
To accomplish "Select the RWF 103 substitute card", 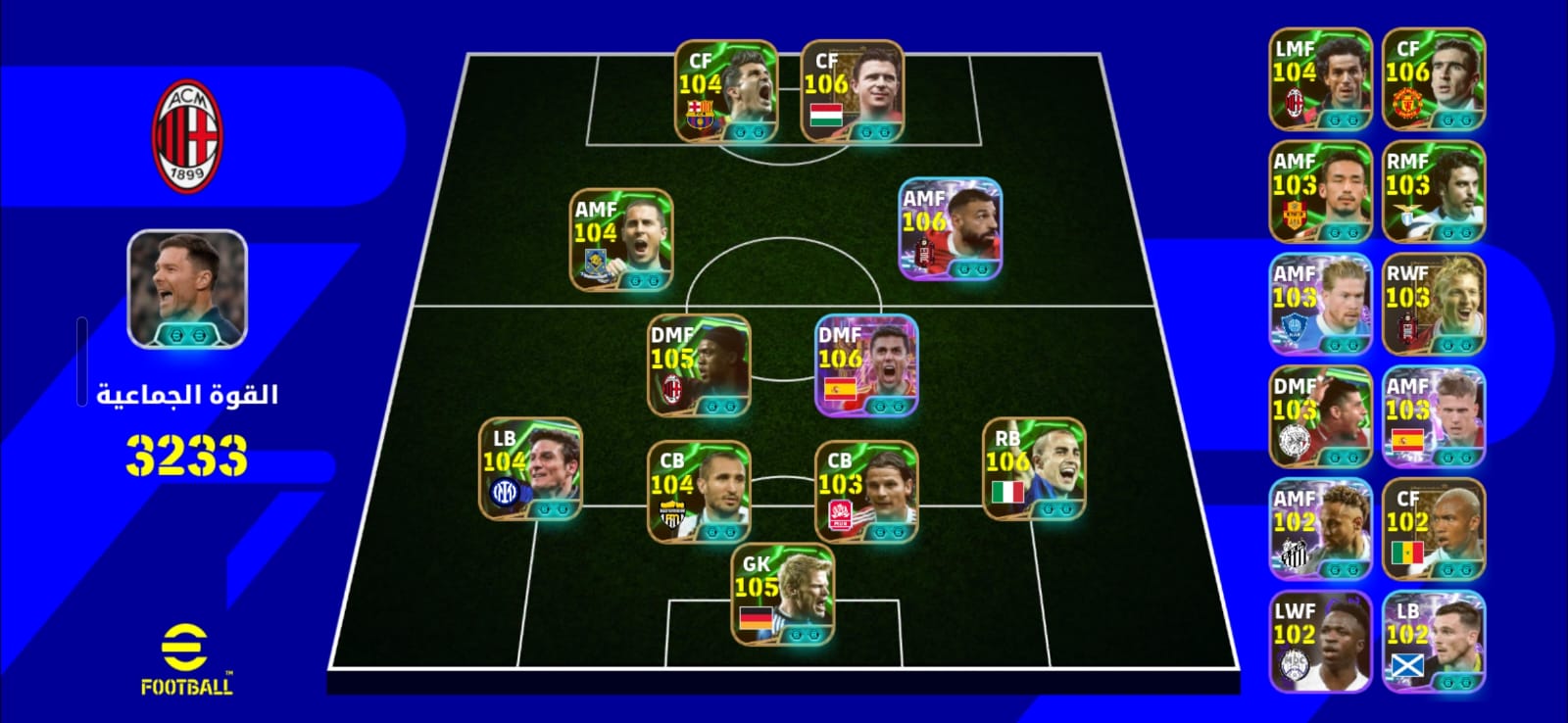I will tap(1434, 305).
